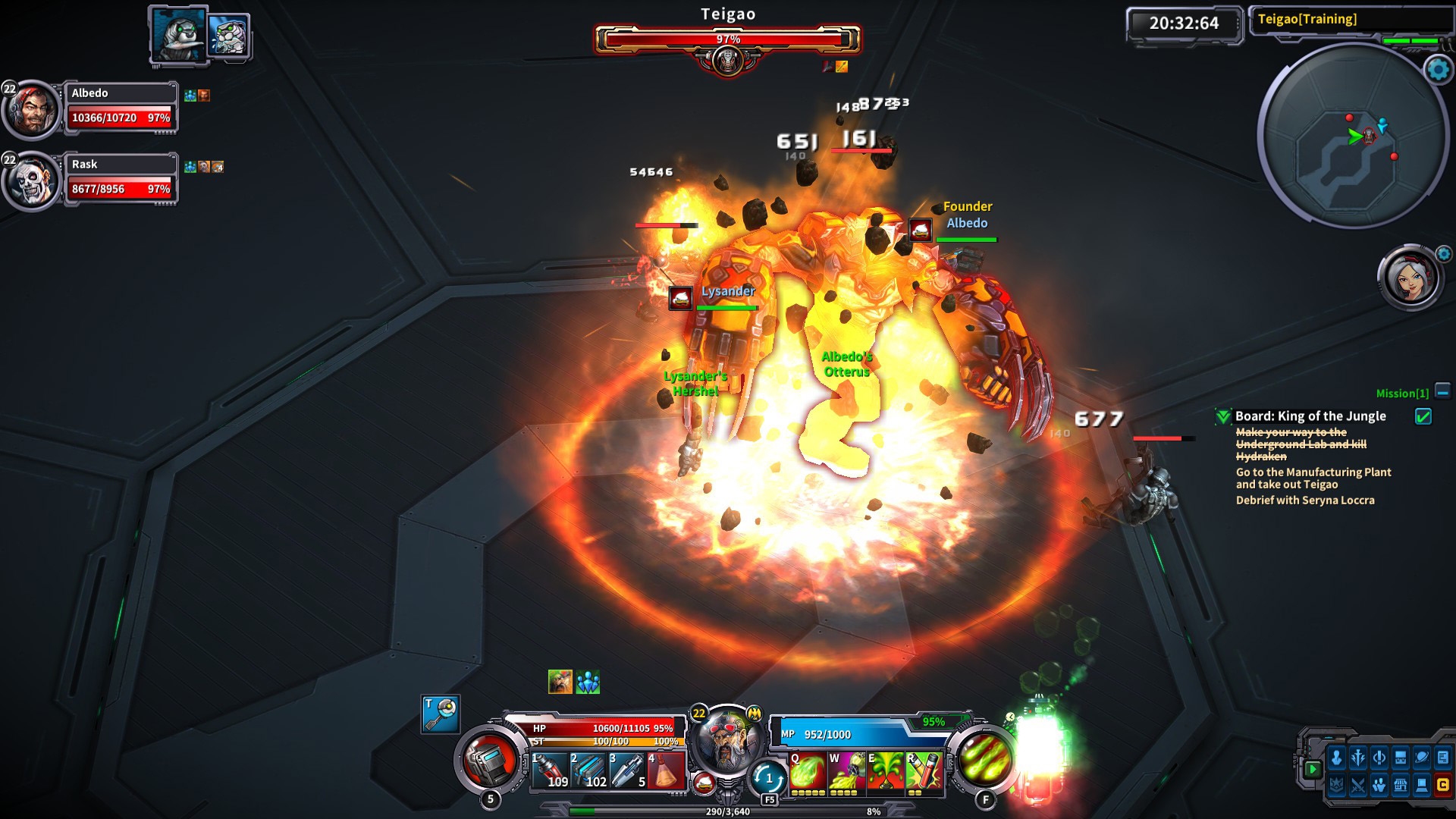Use the syringe item in slot 3

[628, 771]
